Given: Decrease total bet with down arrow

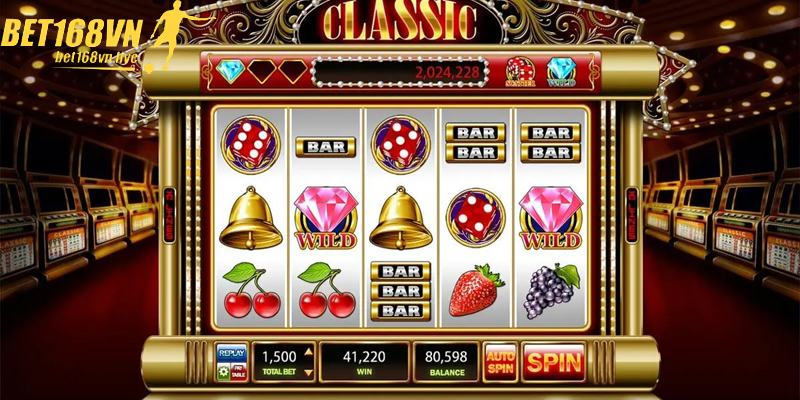Looking at the screenshot, I should tap(308, 372).
